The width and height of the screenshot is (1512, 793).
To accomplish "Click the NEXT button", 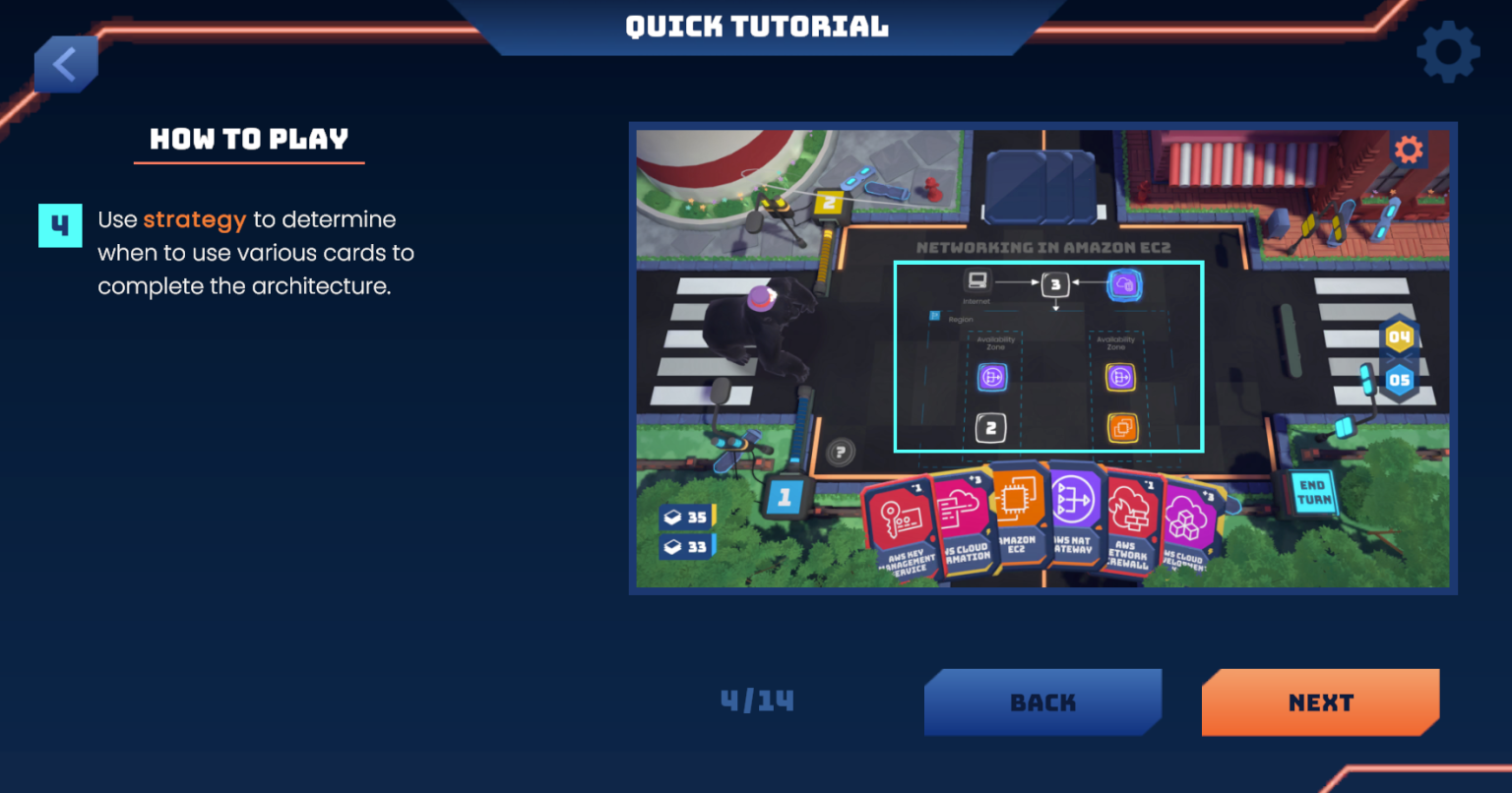I will coord(1320,701).
